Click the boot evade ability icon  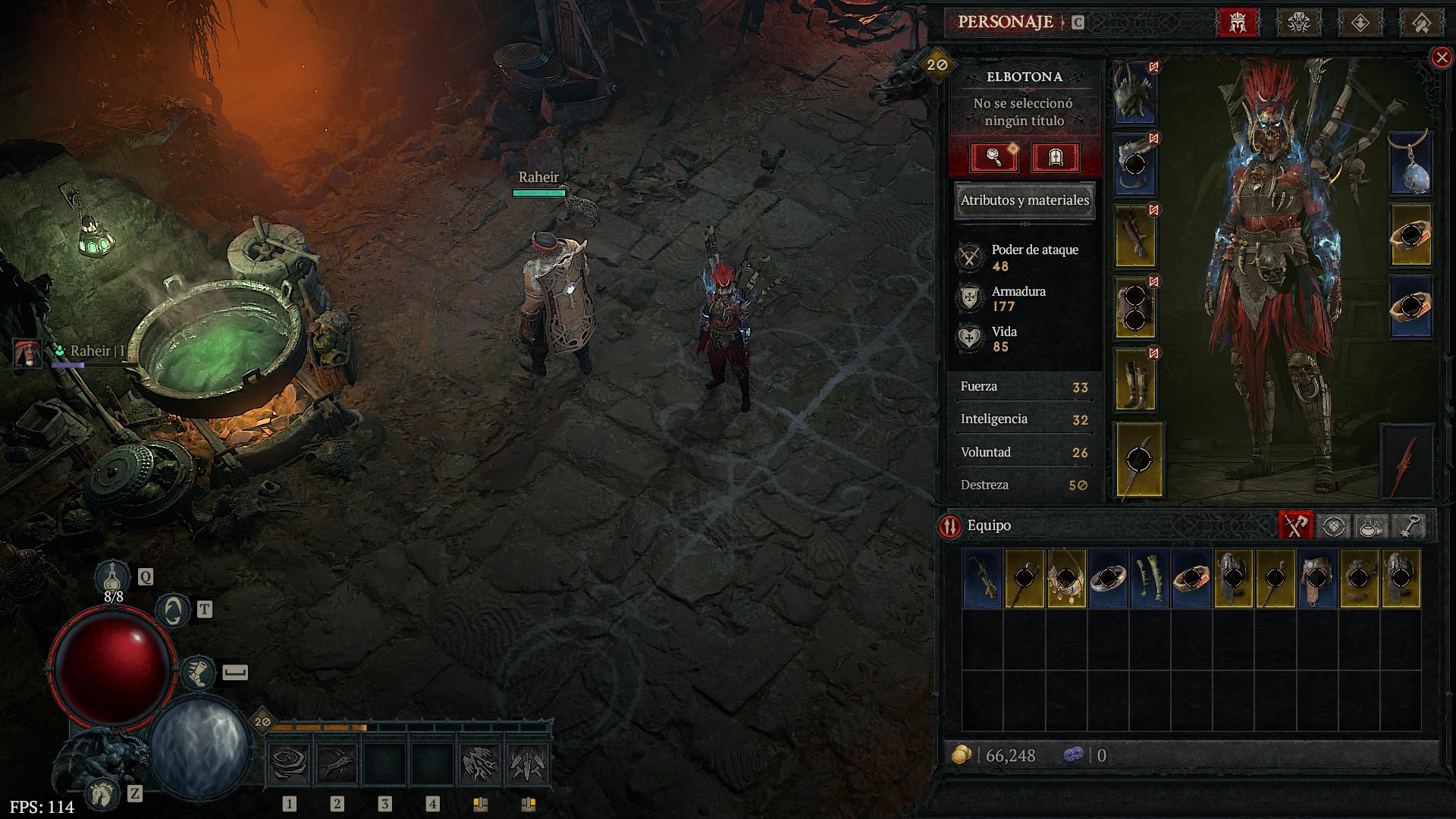[199, 673]
